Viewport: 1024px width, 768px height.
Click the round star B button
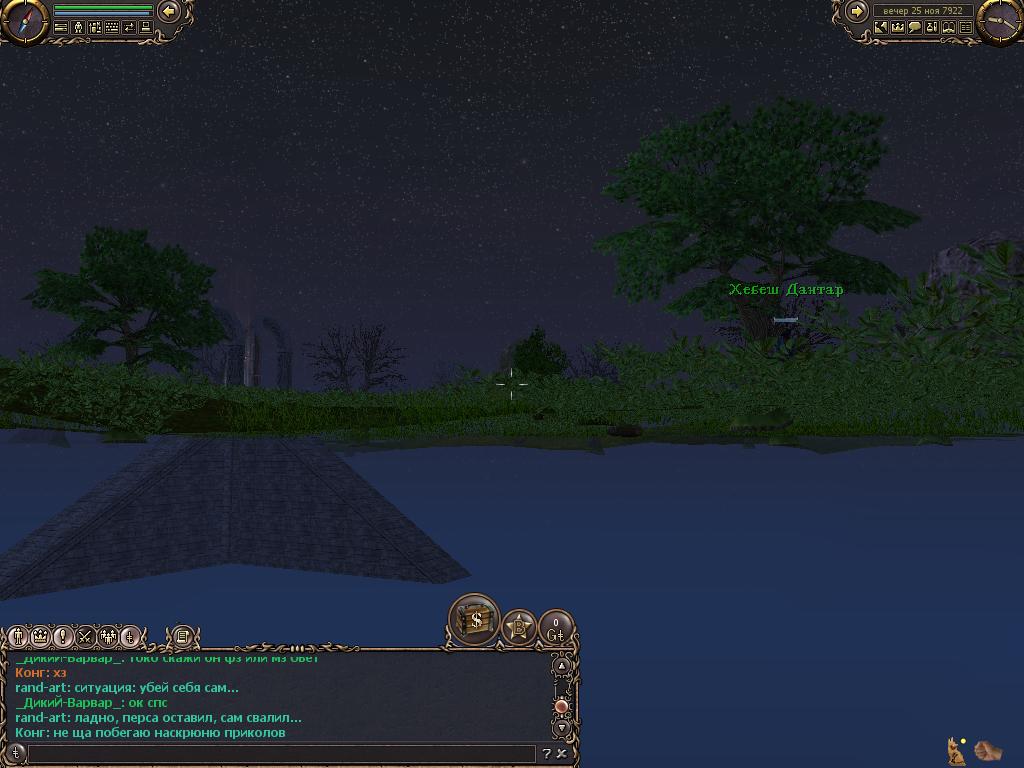[x=519, y=628]
